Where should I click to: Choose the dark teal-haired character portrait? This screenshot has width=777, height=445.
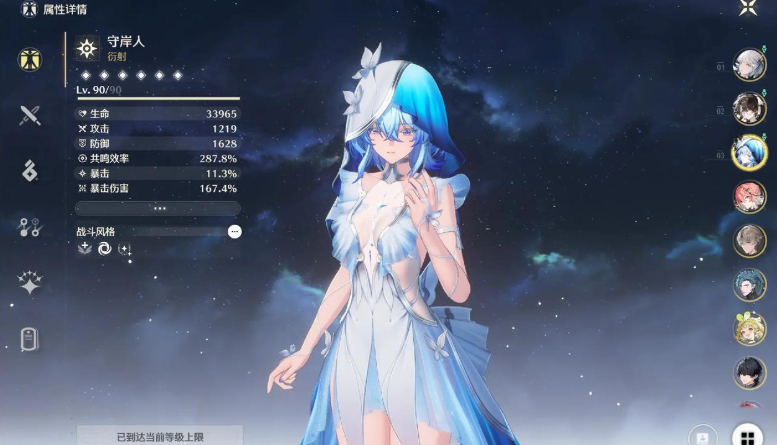coord(749,285)
